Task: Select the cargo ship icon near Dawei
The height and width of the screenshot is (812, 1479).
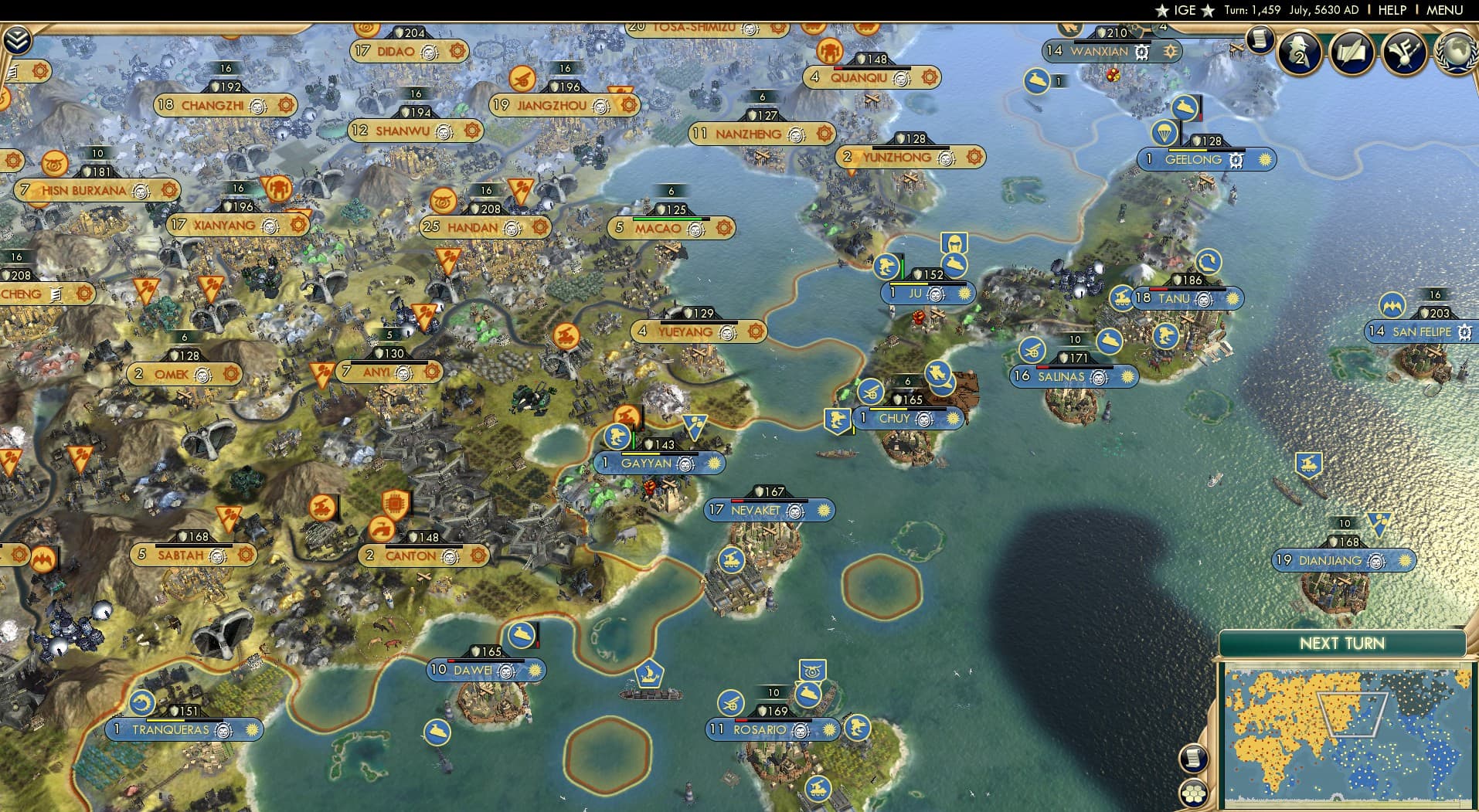Action: point(651,673)
